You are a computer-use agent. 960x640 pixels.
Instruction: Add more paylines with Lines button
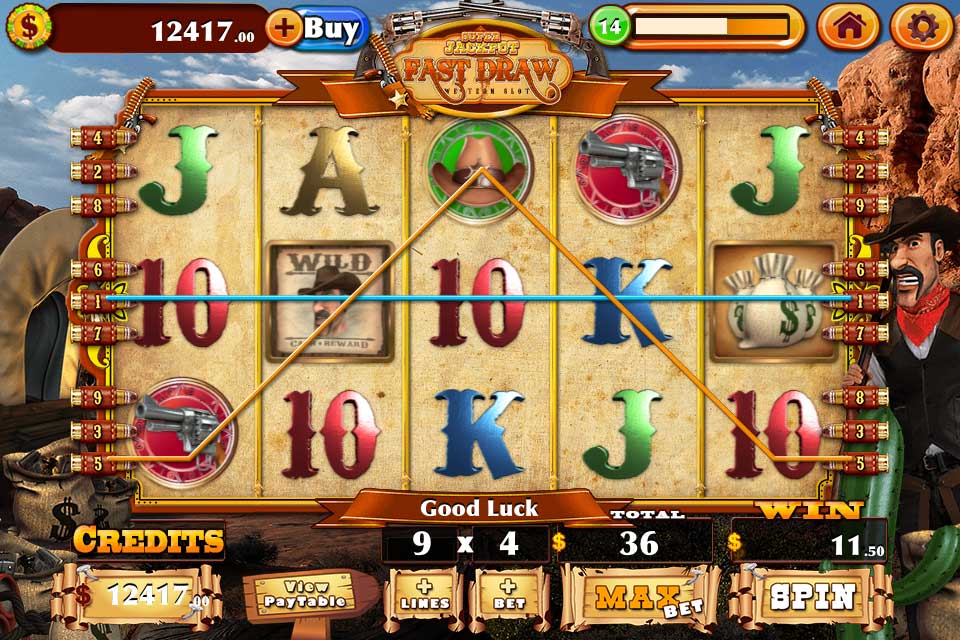(x=422, y=598)
